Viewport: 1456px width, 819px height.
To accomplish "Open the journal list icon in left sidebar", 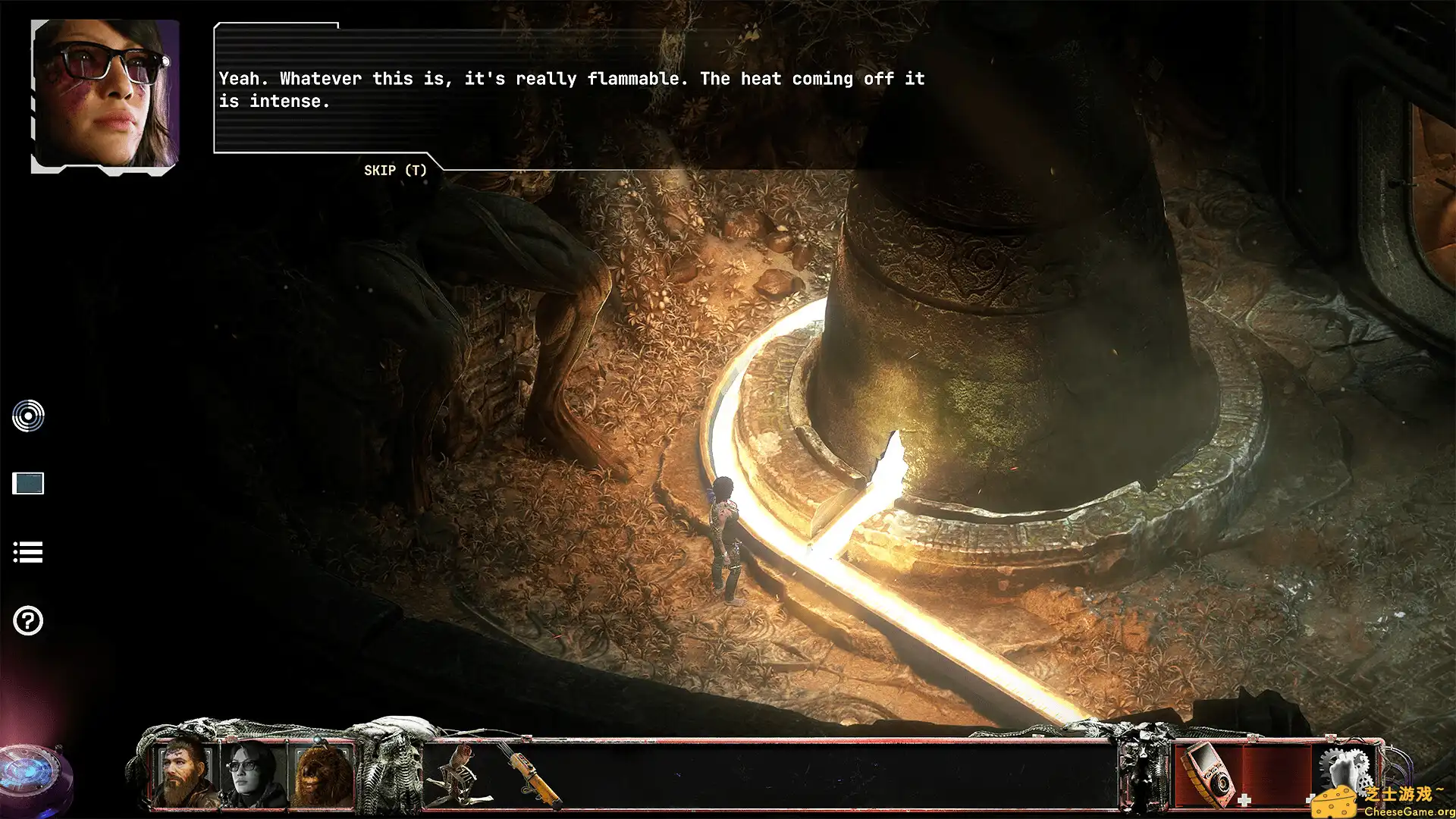I will [x=28, y=552].
